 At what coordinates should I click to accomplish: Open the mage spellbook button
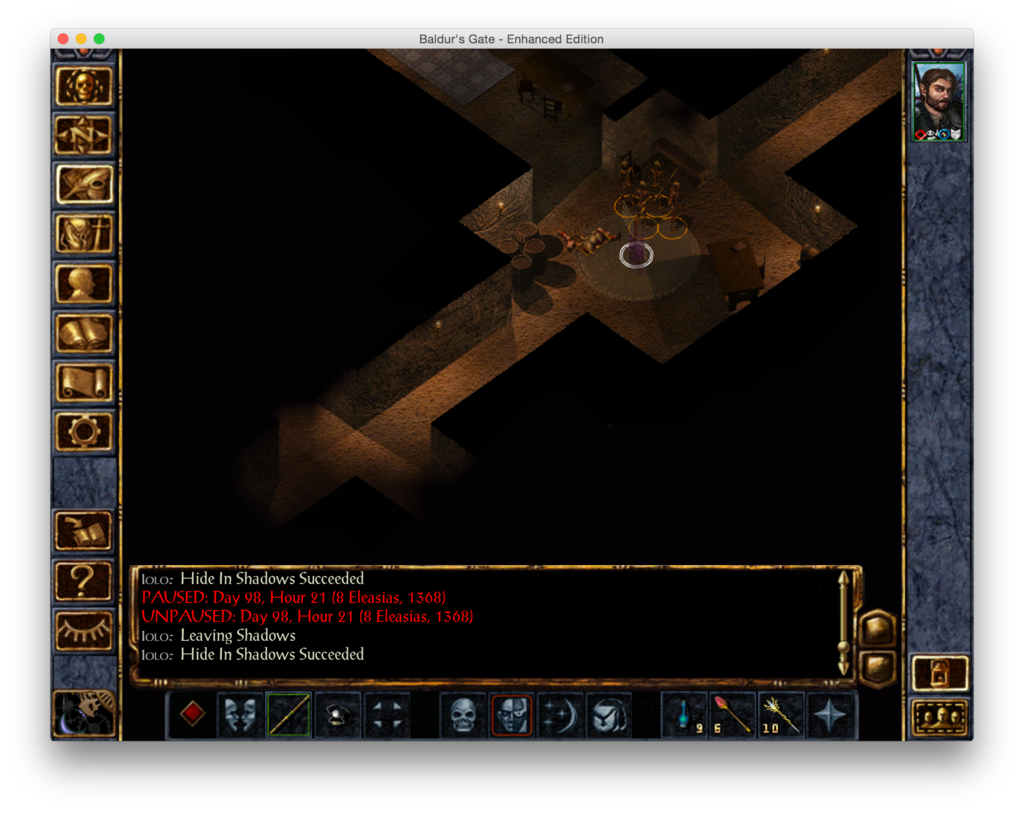84,333
